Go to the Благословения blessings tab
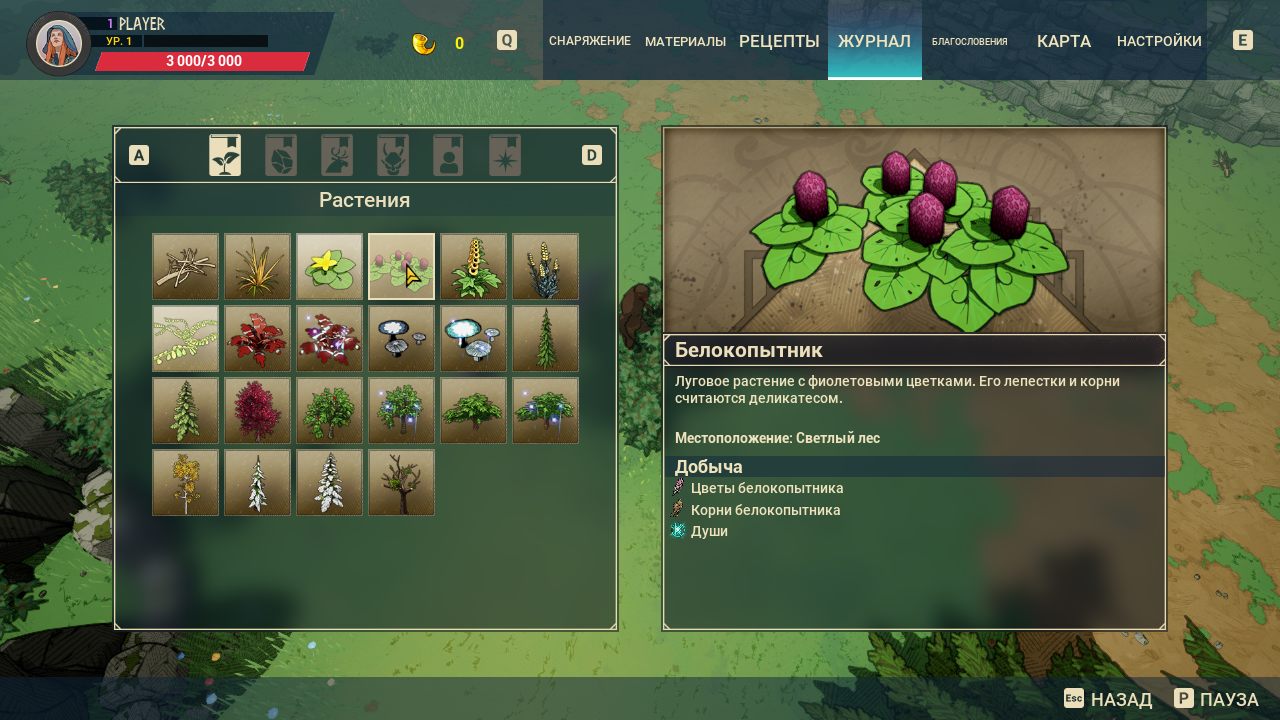The height and width of the screenshot is (720, 1280). [969, 41]
